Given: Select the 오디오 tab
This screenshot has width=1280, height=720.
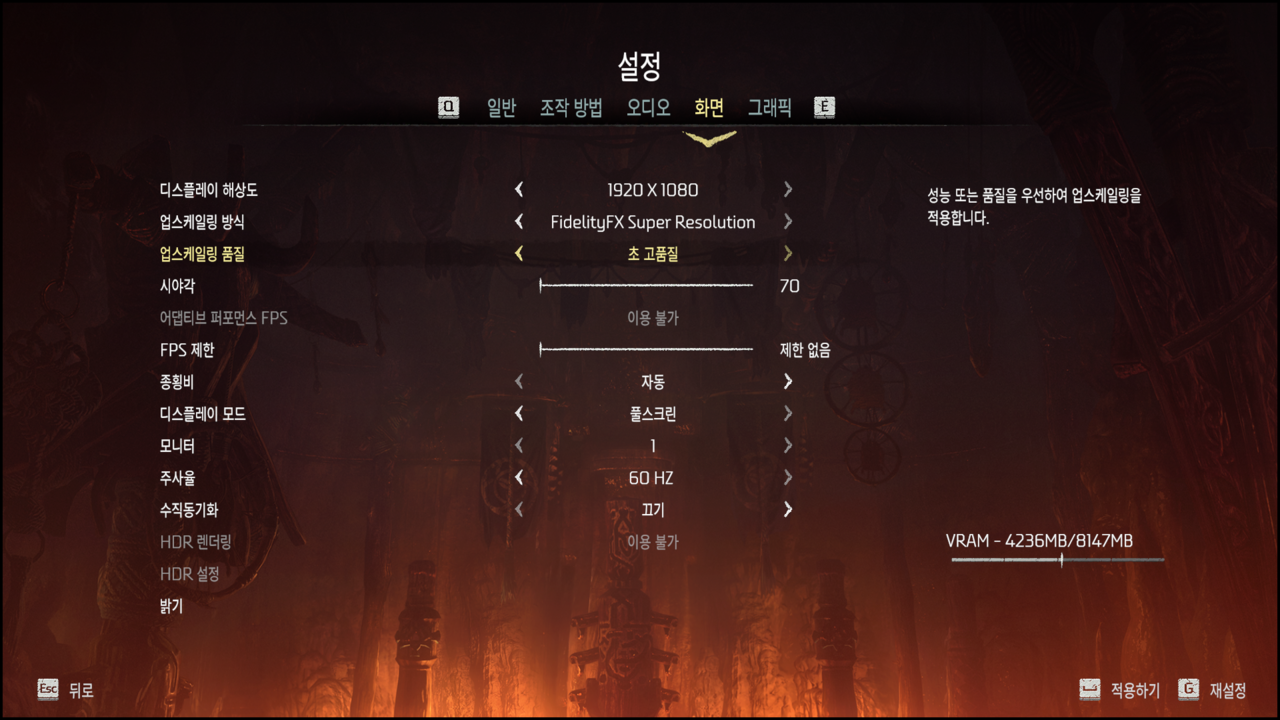Looking at the screenshot, I should [x=648, y=108].
